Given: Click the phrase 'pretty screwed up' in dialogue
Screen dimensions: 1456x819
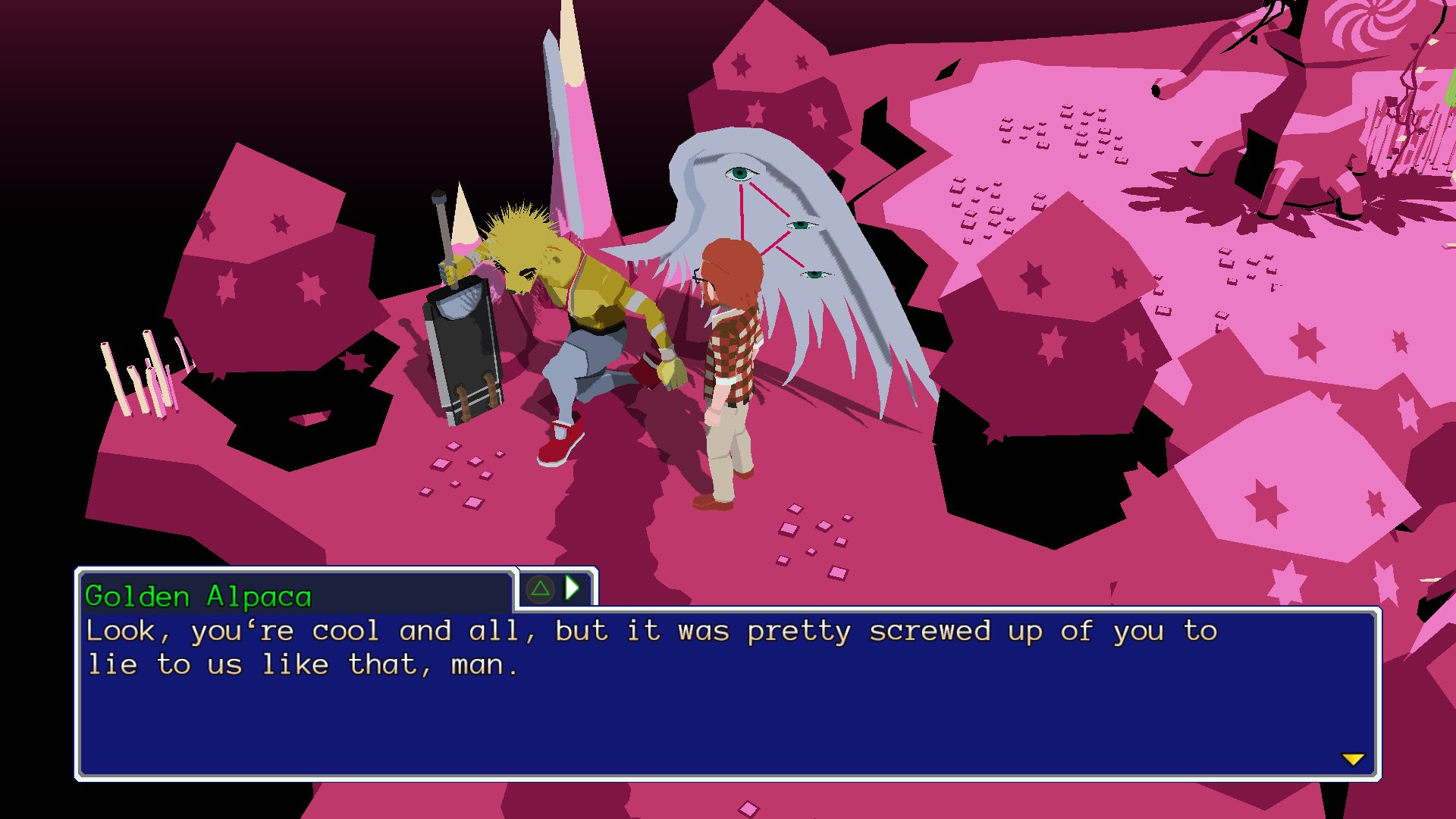Looking at the screenshot, I should 893,631.
